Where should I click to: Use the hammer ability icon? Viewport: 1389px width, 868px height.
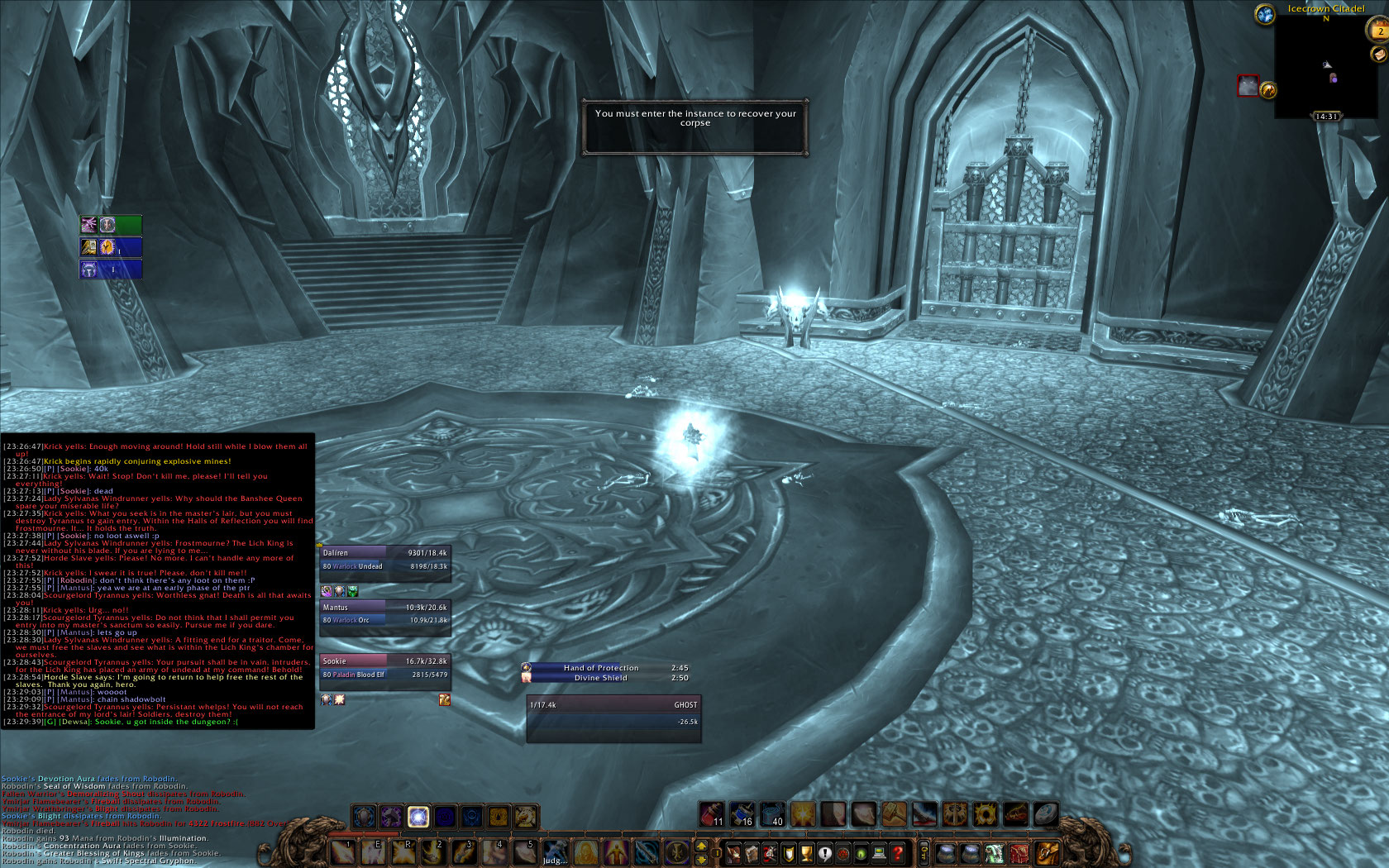pos(893,814)
